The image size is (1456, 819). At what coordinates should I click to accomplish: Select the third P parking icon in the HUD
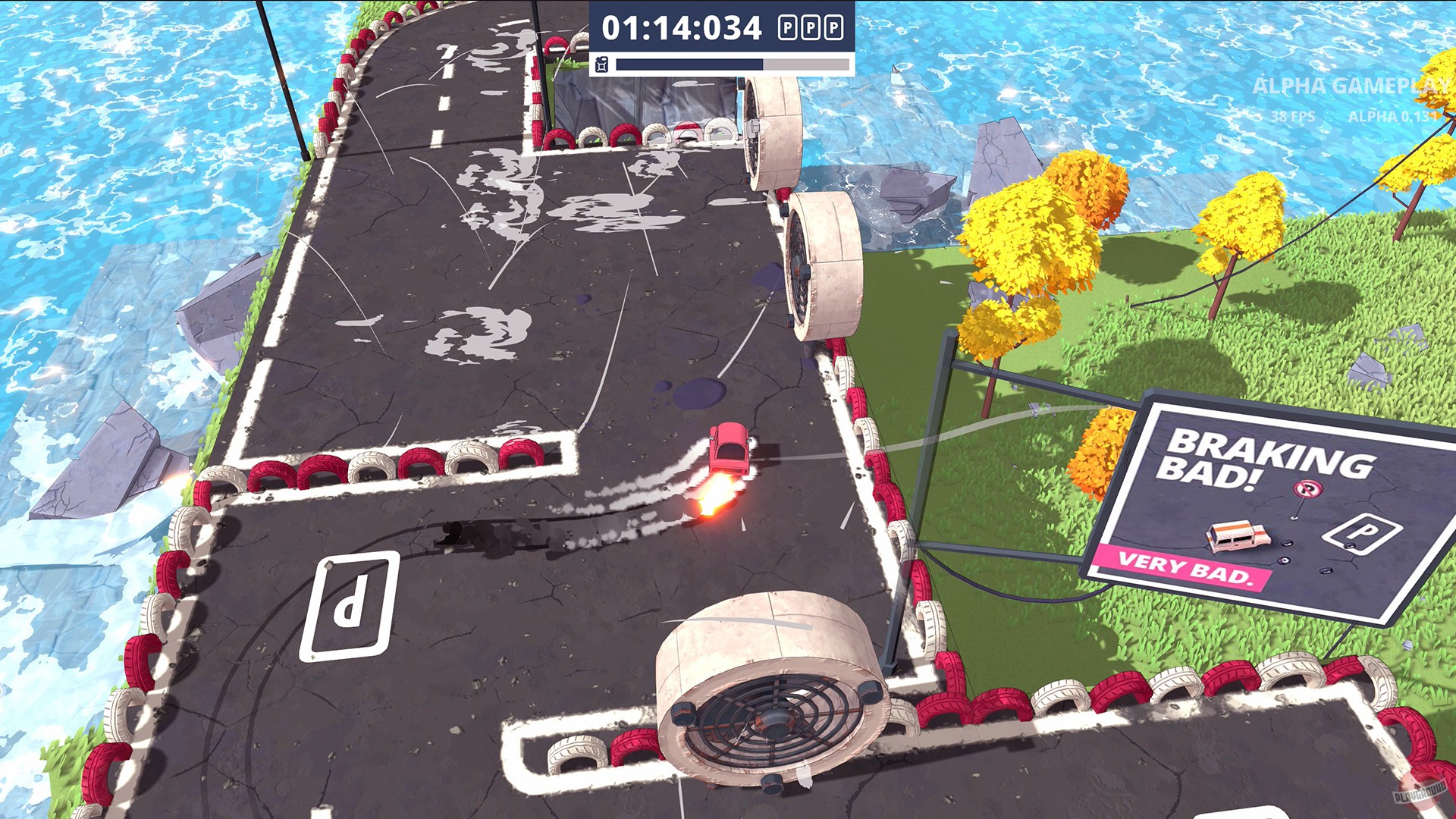pyautogui.click(x=834, y=26)
